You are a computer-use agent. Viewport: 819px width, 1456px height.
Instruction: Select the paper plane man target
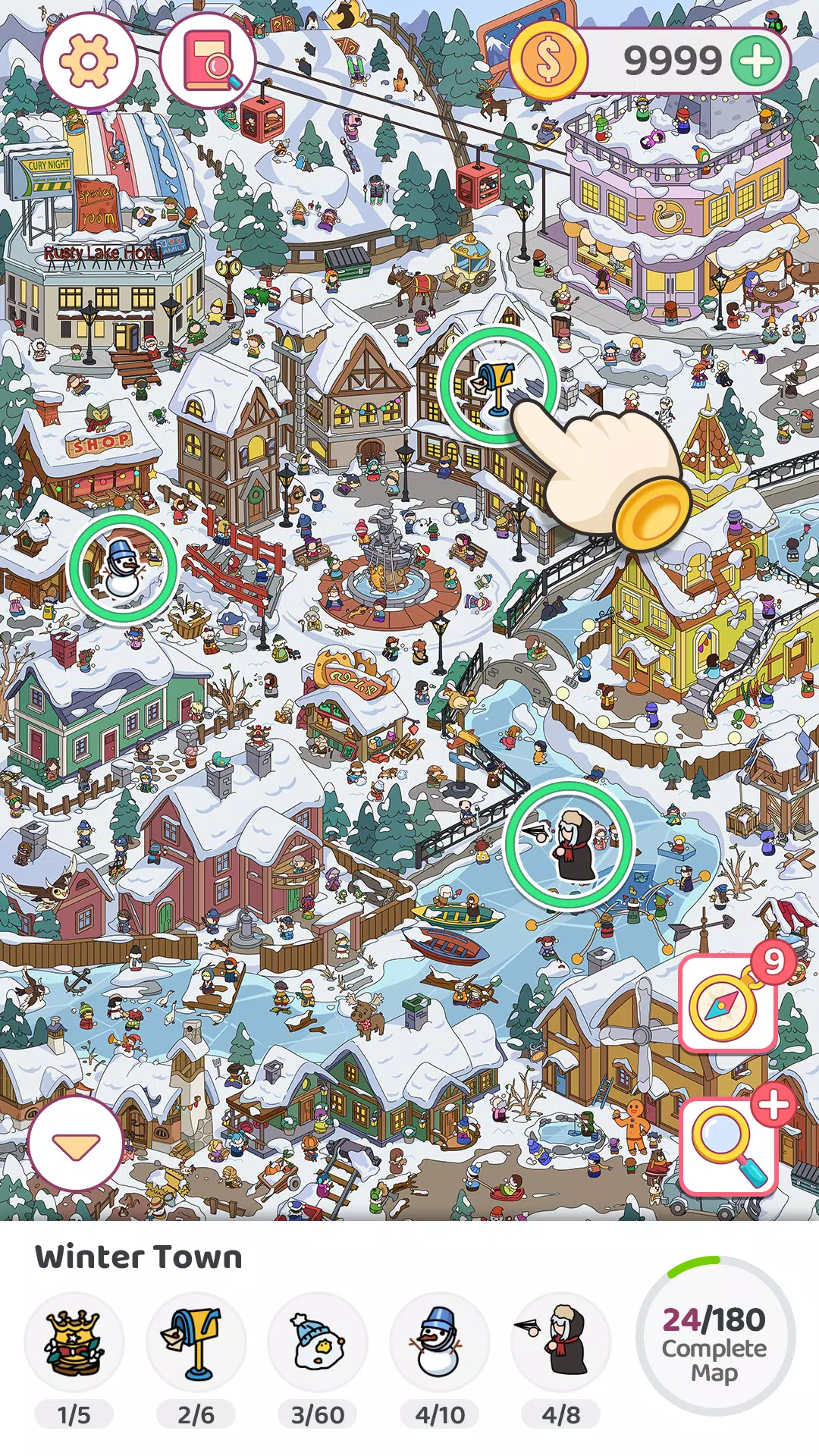[561, 1342]
